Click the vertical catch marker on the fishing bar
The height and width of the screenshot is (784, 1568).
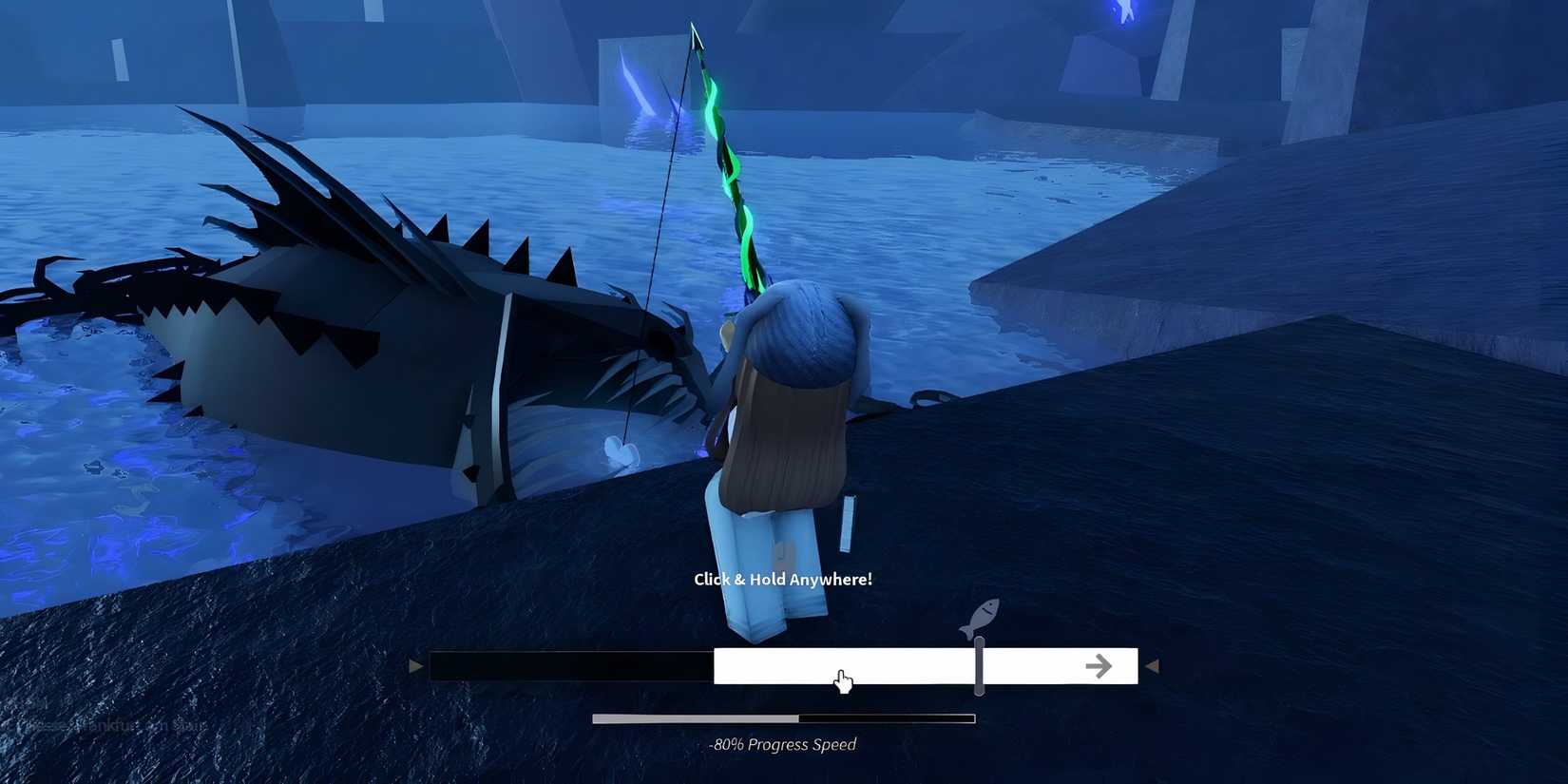(x=978, y=666)
